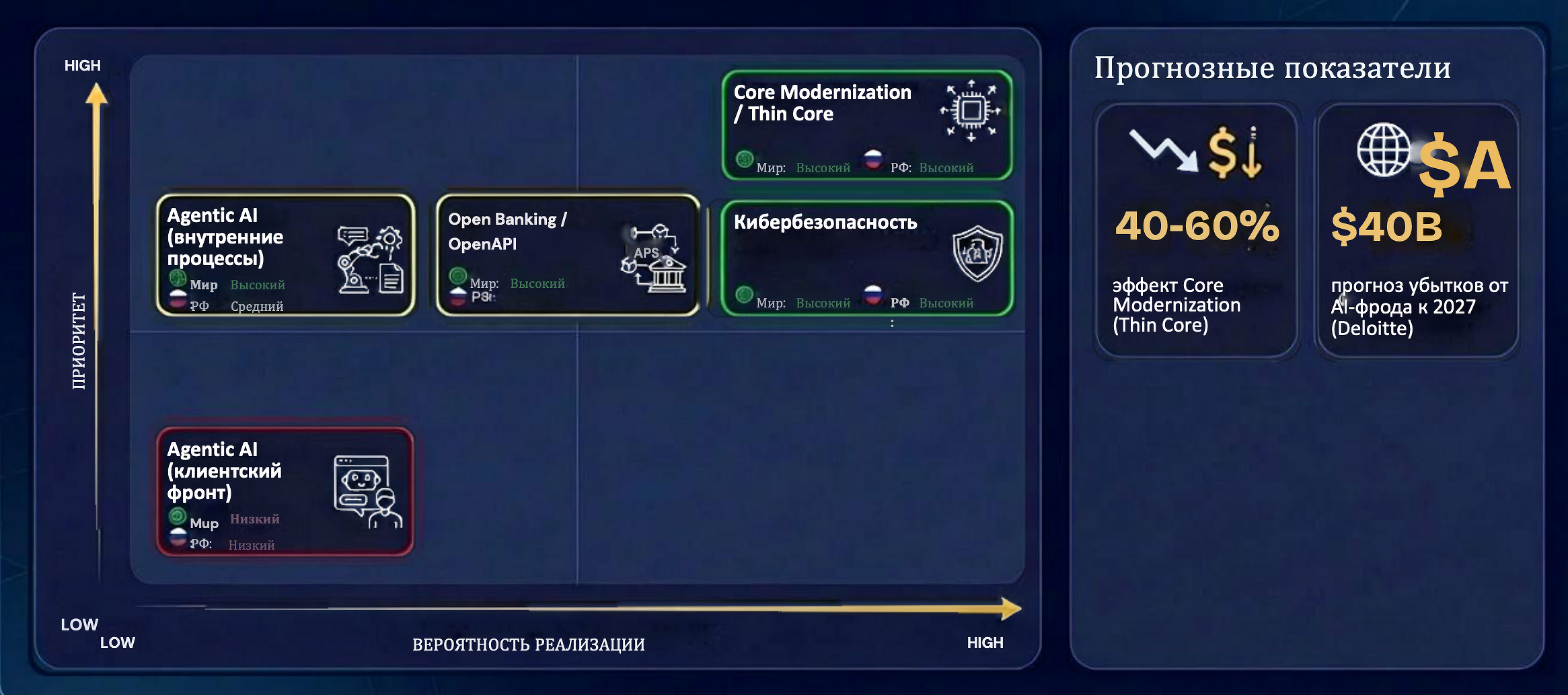Select the Core Modernization / Thin Core card
Viewport: 1568px width, 695px height.
(x=866, y=125)
